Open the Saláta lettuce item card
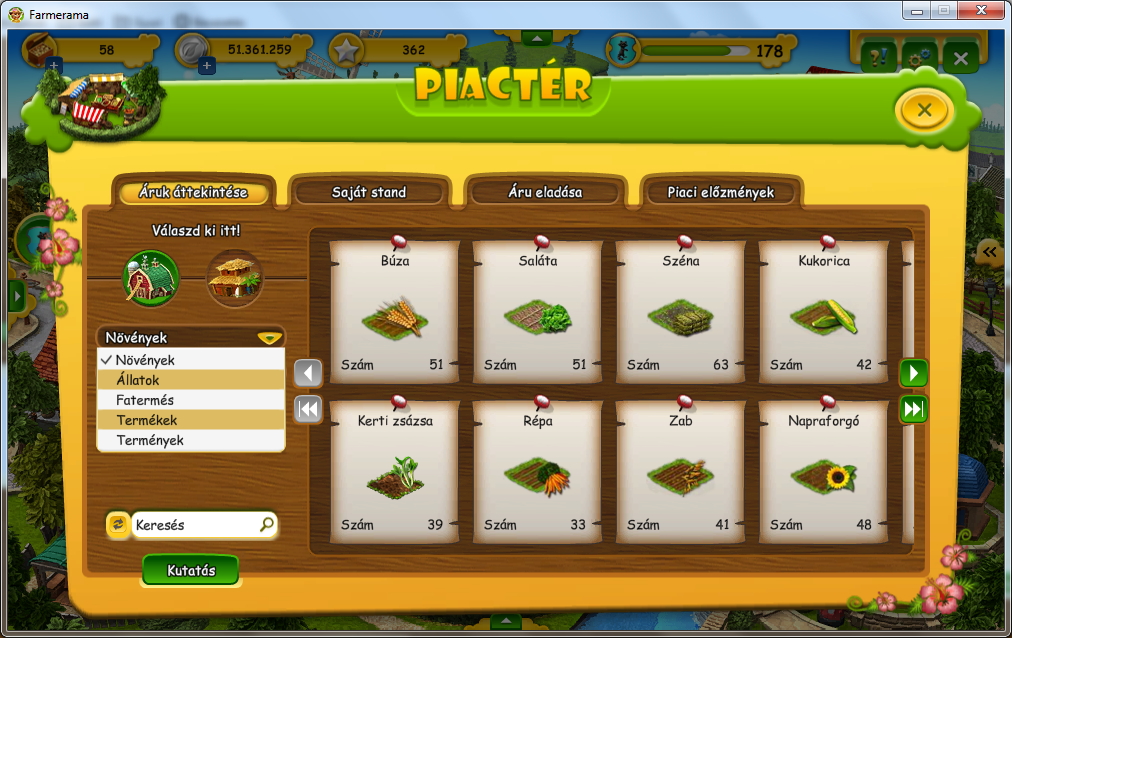 pos(538,312)
